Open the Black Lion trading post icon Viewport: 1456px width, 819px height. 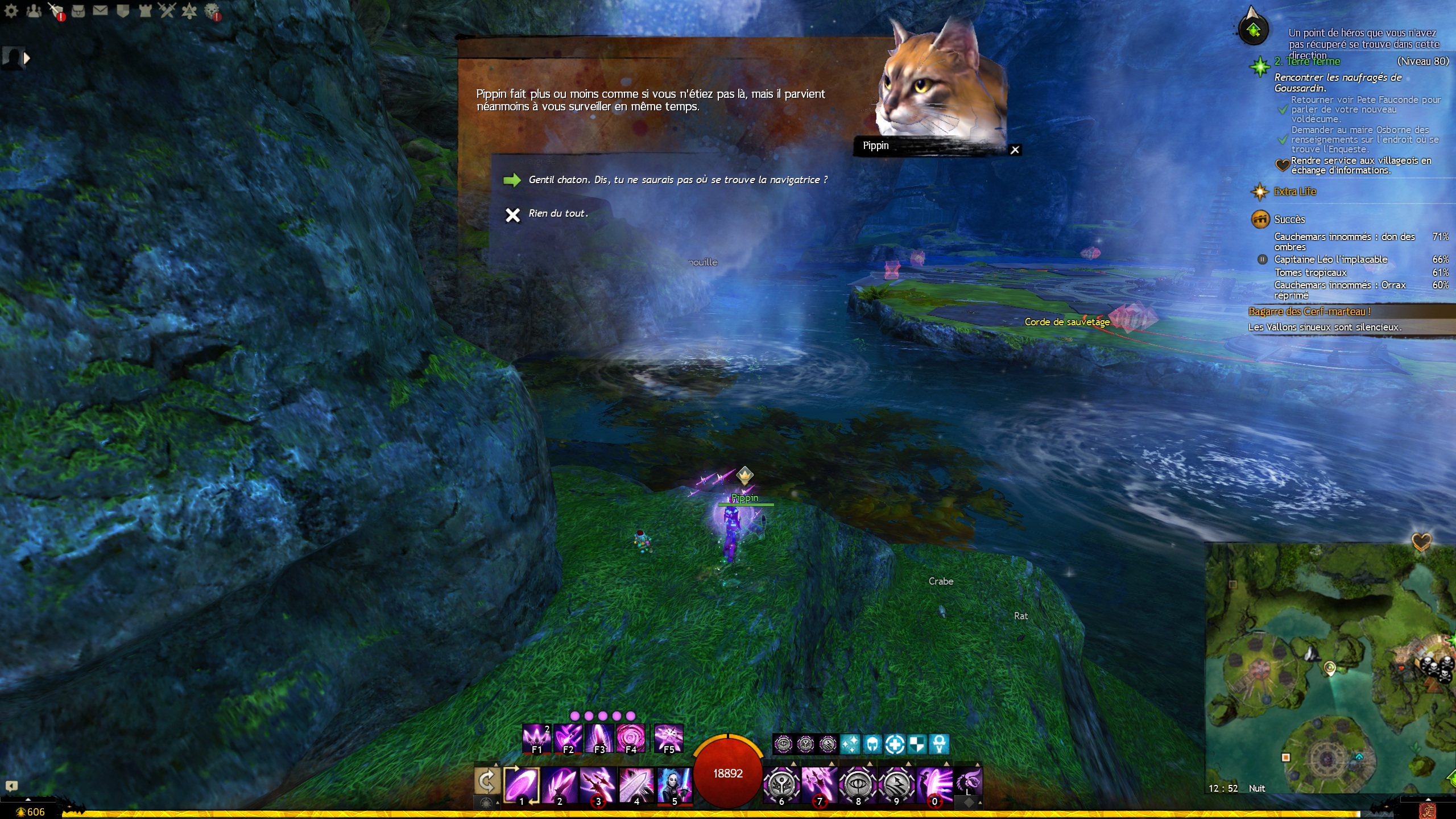(x=212, y=10)
